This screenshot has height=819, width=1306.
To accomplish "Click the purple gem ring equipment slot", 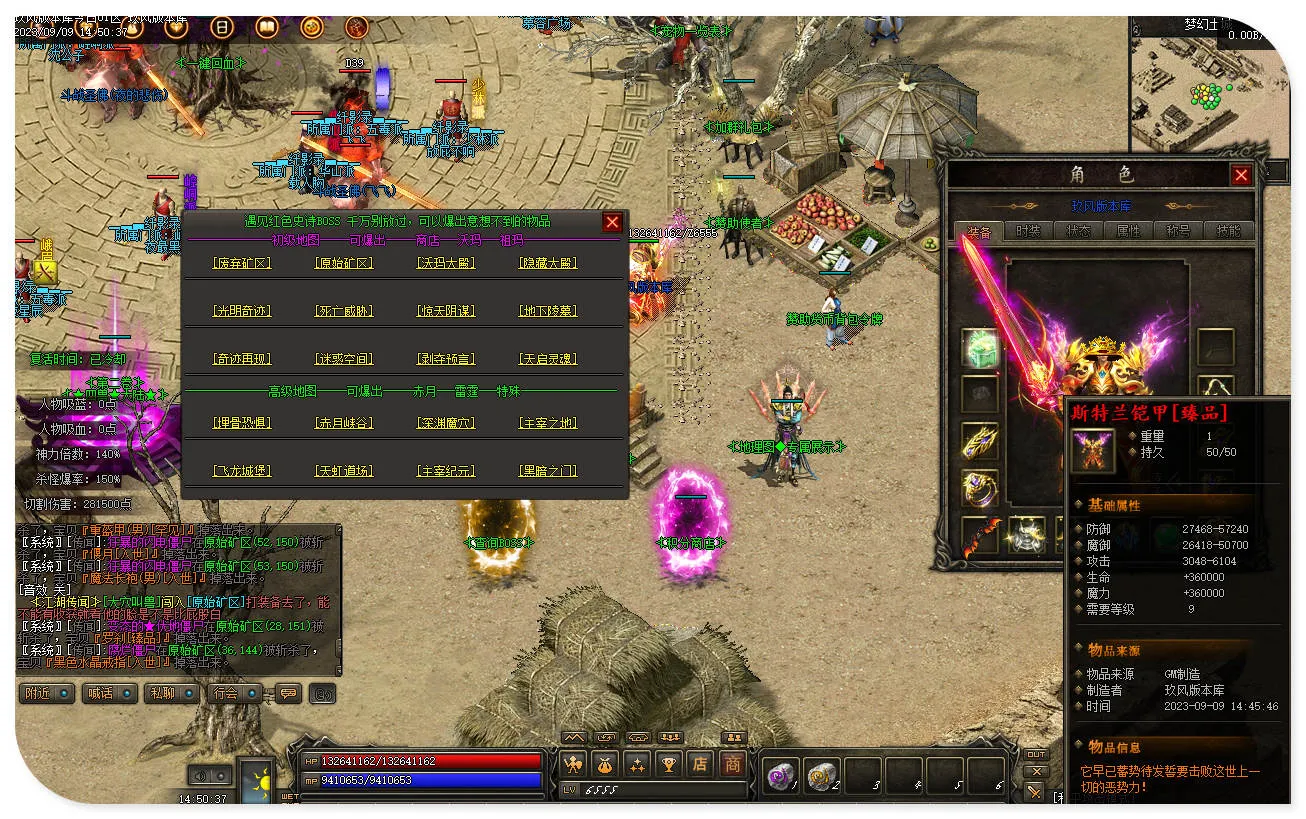I will click(x=981, y=488).
